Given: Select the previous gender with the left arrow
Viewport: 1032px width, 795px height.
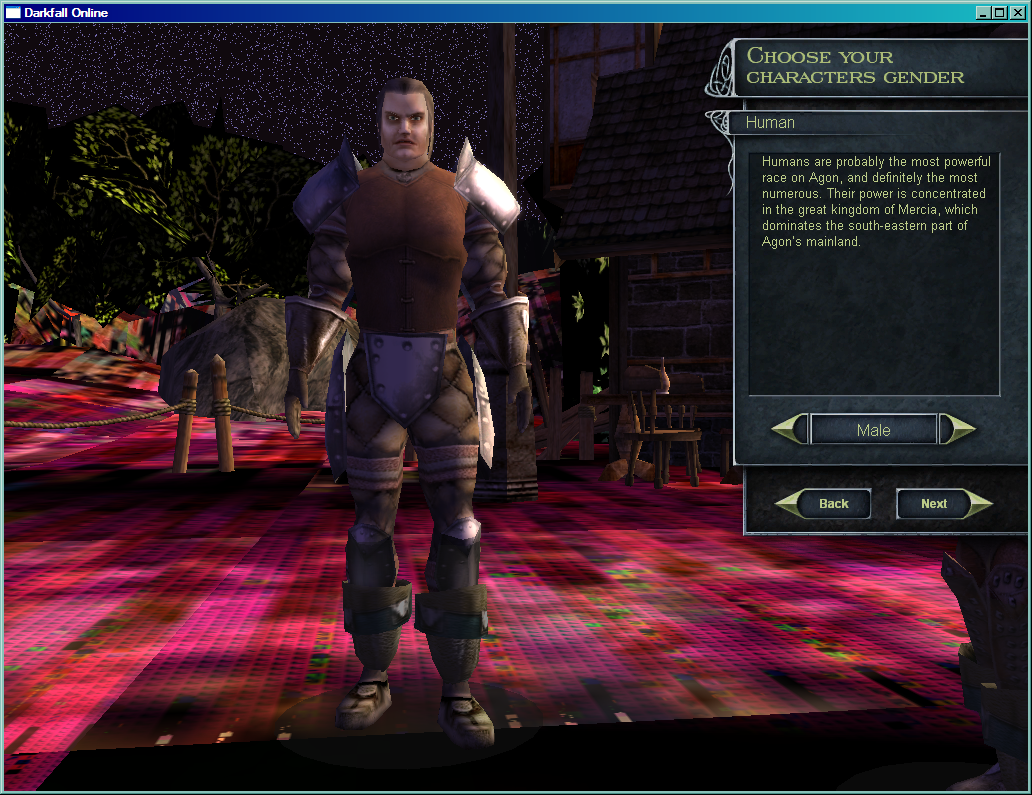Looking at the screenshot, I should [789, 430].
